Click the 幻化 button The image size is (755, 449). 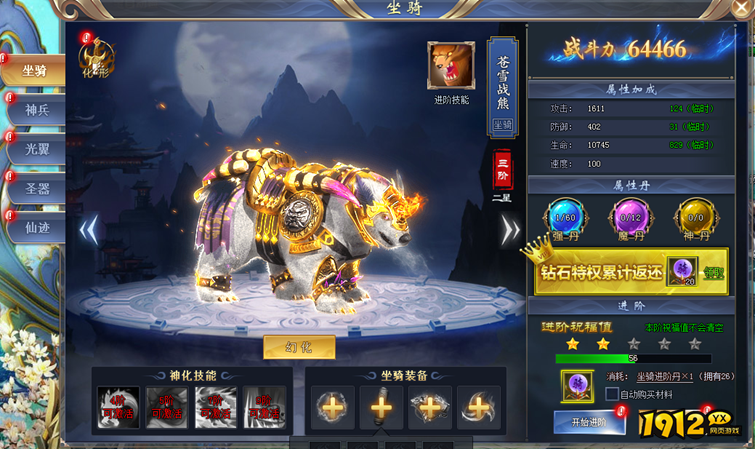(299, 347)
